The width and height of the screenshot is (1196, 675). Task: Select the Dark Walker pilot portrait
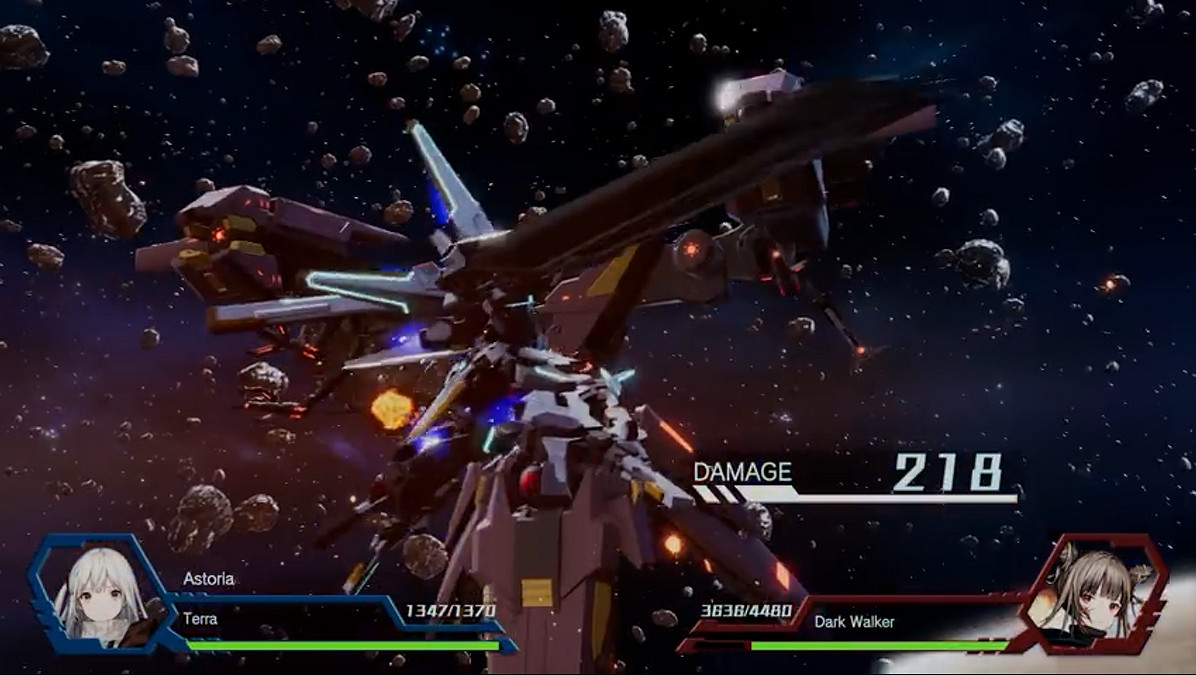point(1096,594)
